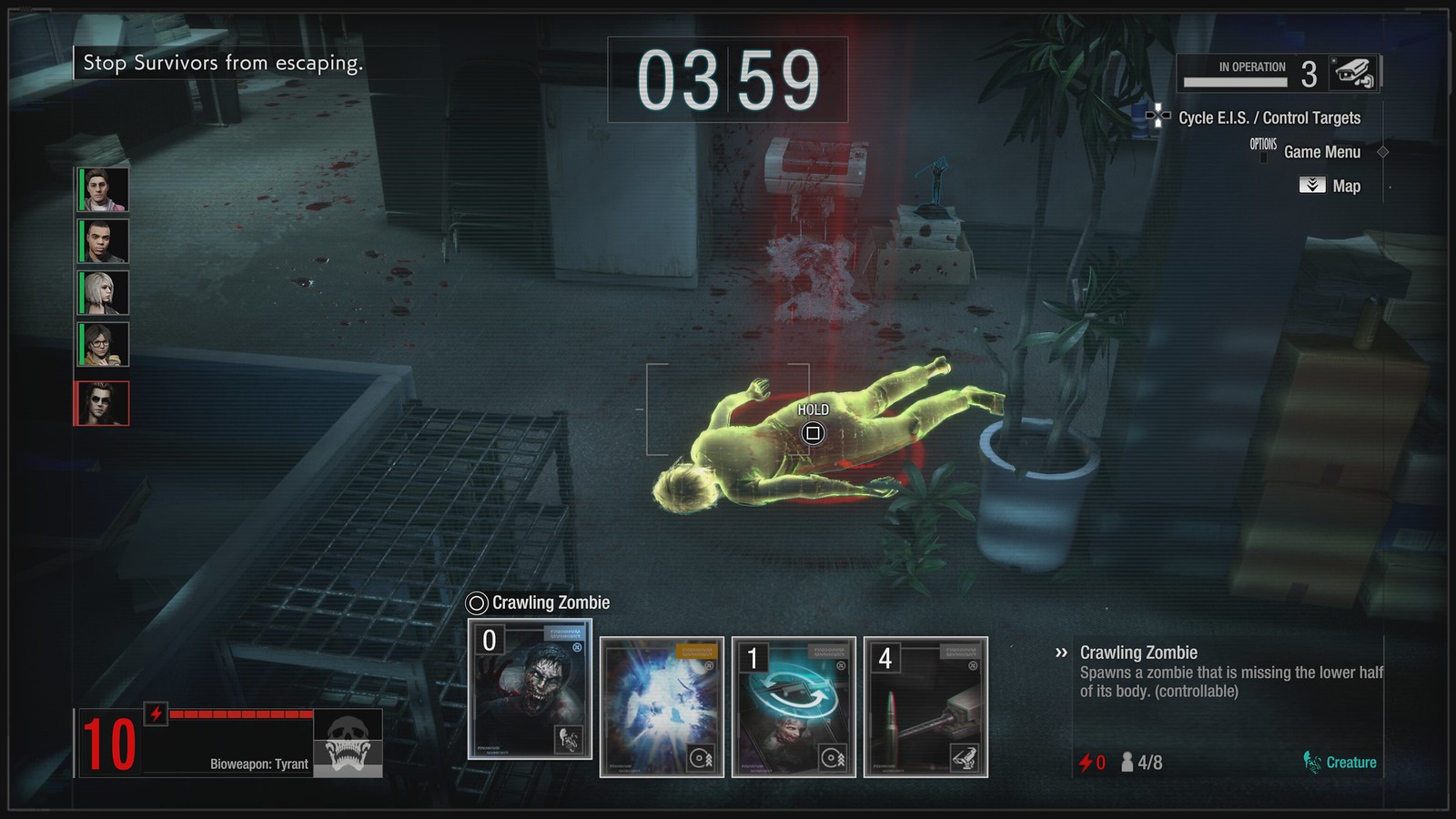Screen dimensions: 1456x819
Task: Select the card with teal rotation arrows
Action: (x=794, y=707)
